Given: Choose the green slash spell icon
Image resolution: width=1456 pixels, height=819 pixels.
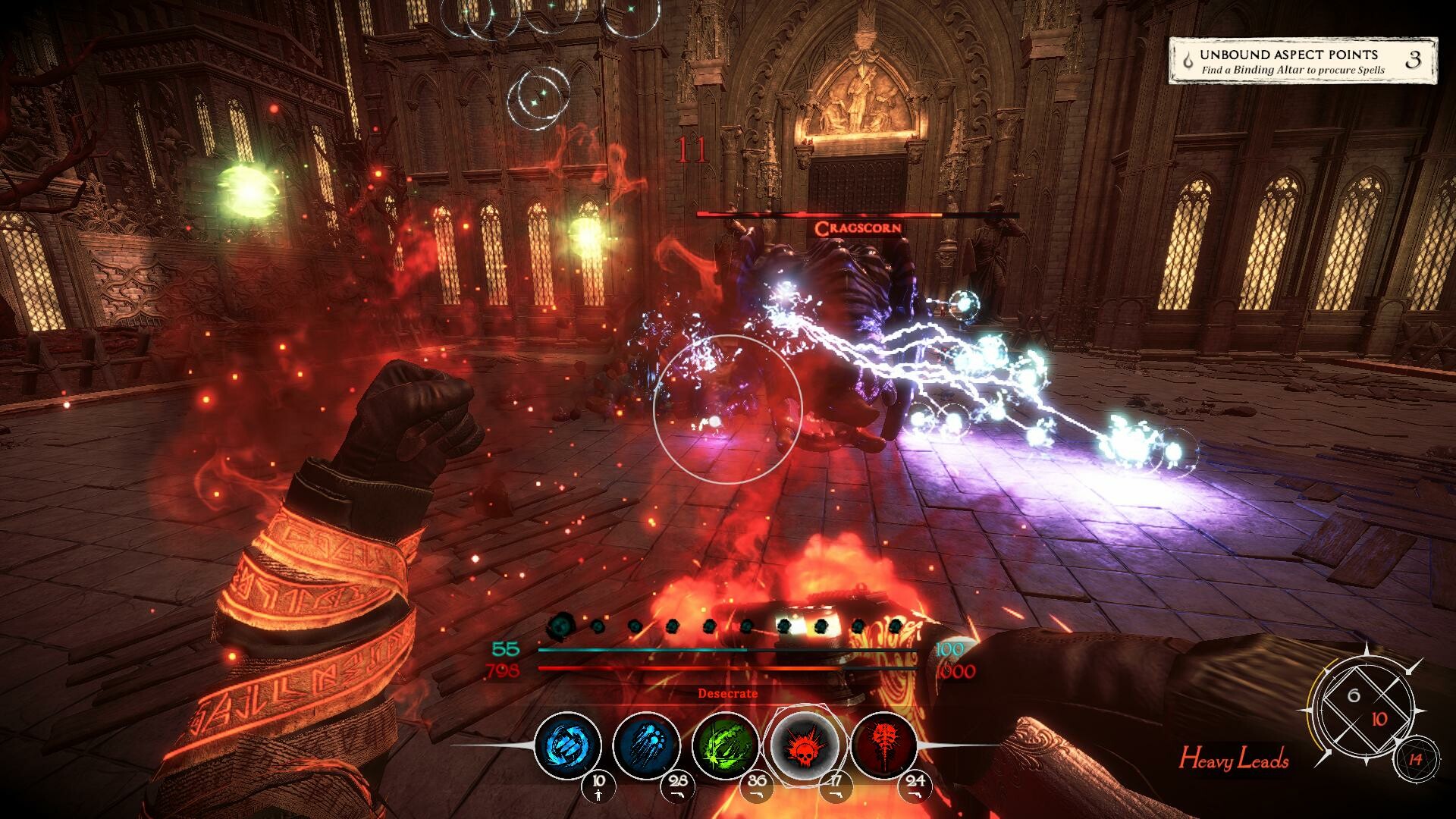Looking at the screenshot, I should [x=726, y=745].
